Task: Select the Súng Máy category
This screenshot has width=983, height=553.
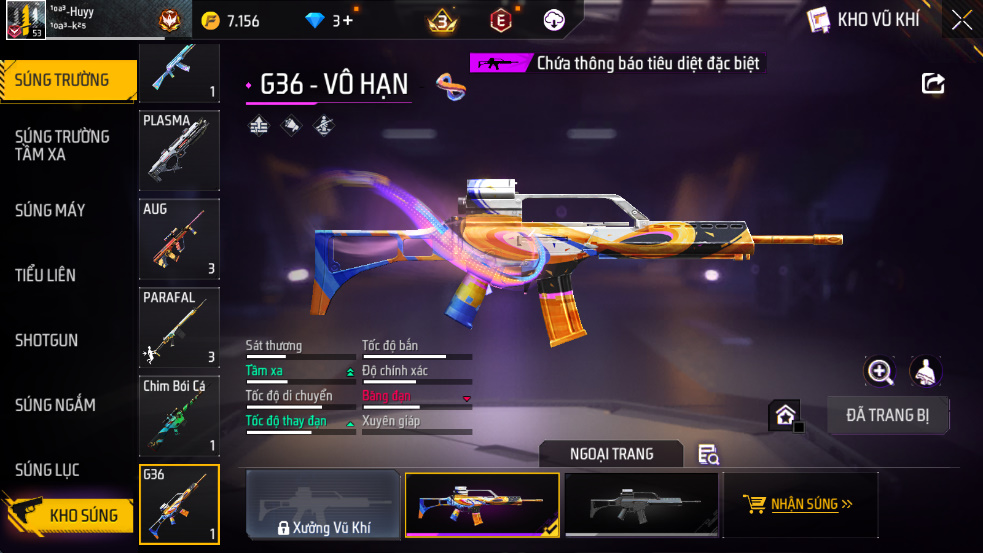Action: point(50,210)
